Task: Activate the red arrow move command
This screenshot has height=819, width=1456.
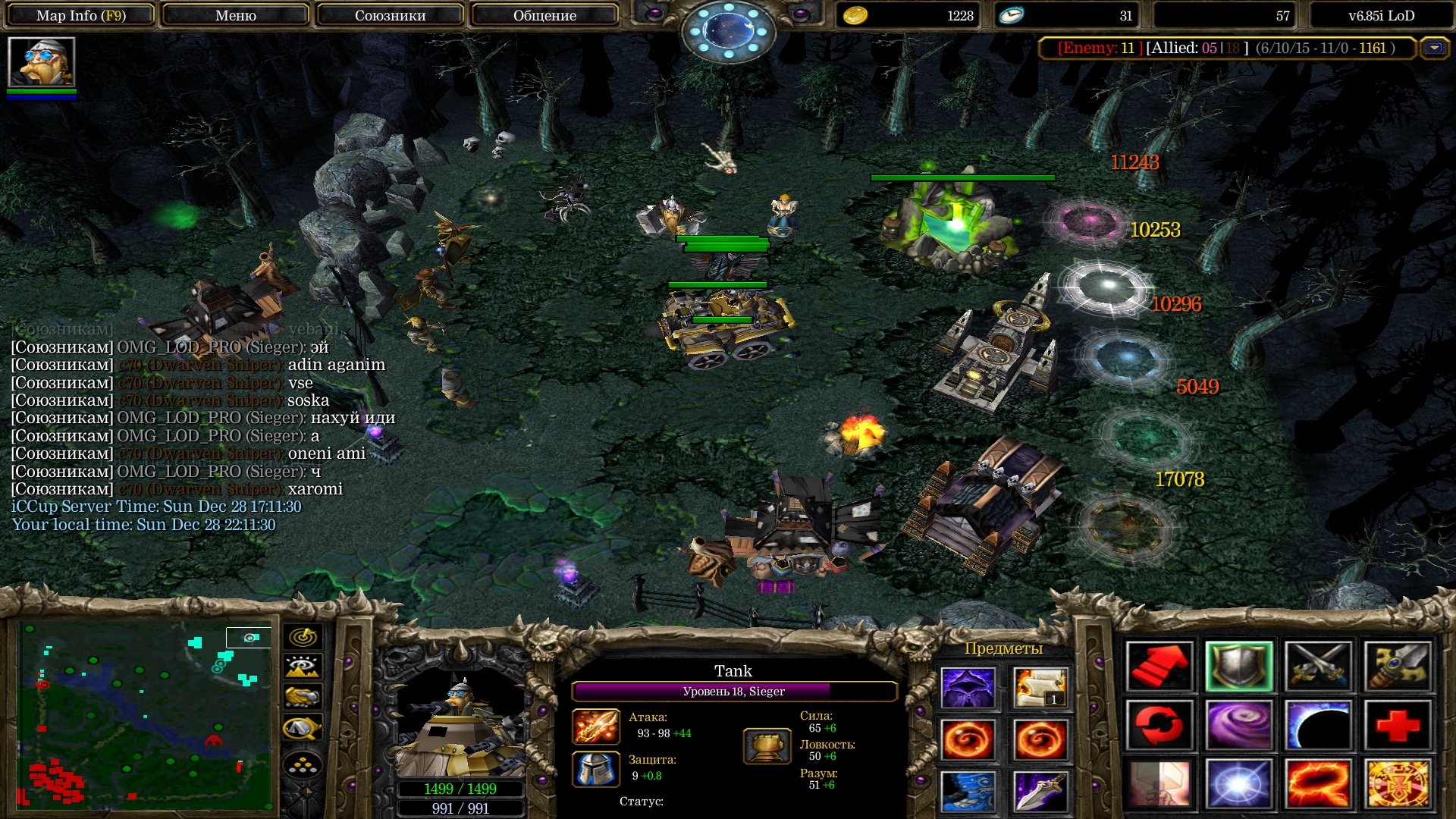Action: coord(1159,667)
